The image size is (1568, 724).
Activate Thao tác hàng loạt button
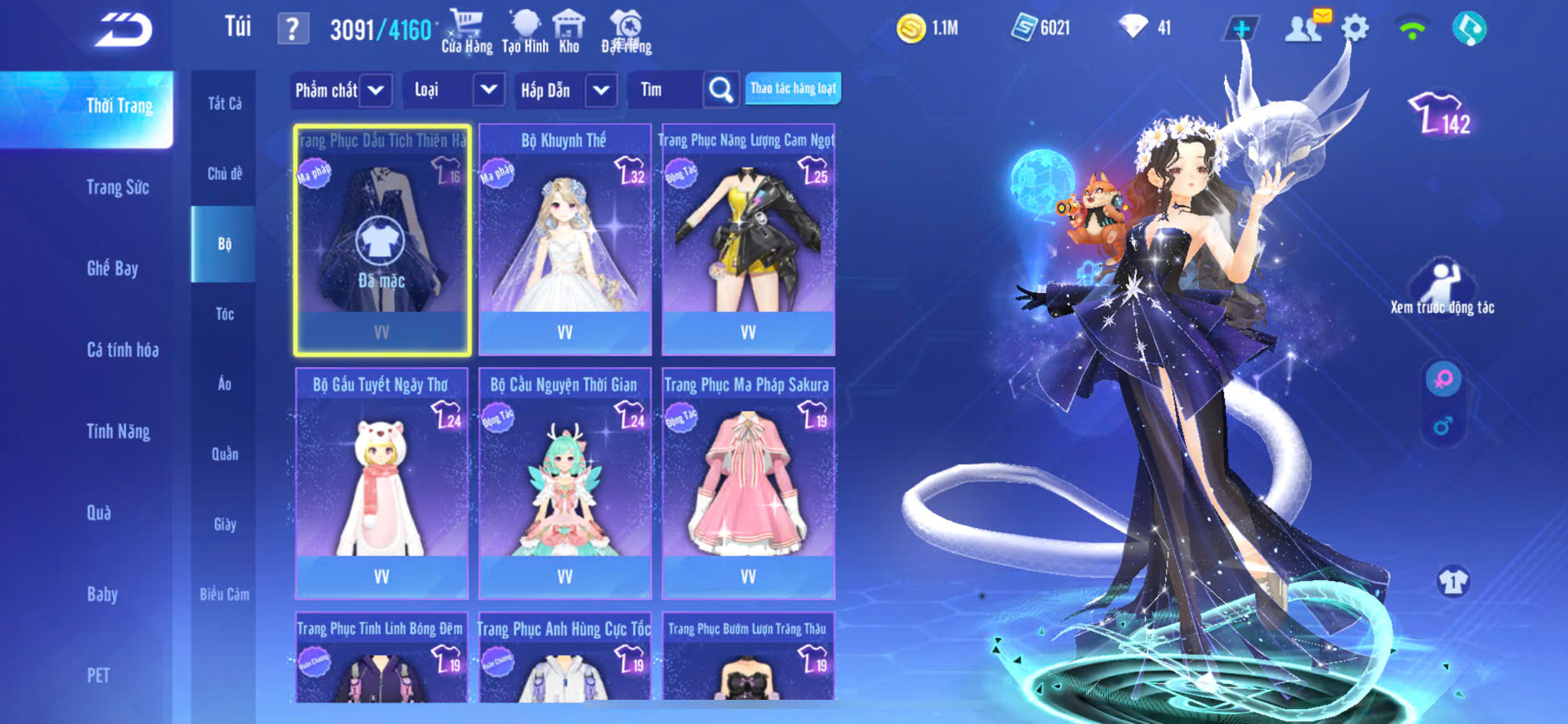point(793,88)
